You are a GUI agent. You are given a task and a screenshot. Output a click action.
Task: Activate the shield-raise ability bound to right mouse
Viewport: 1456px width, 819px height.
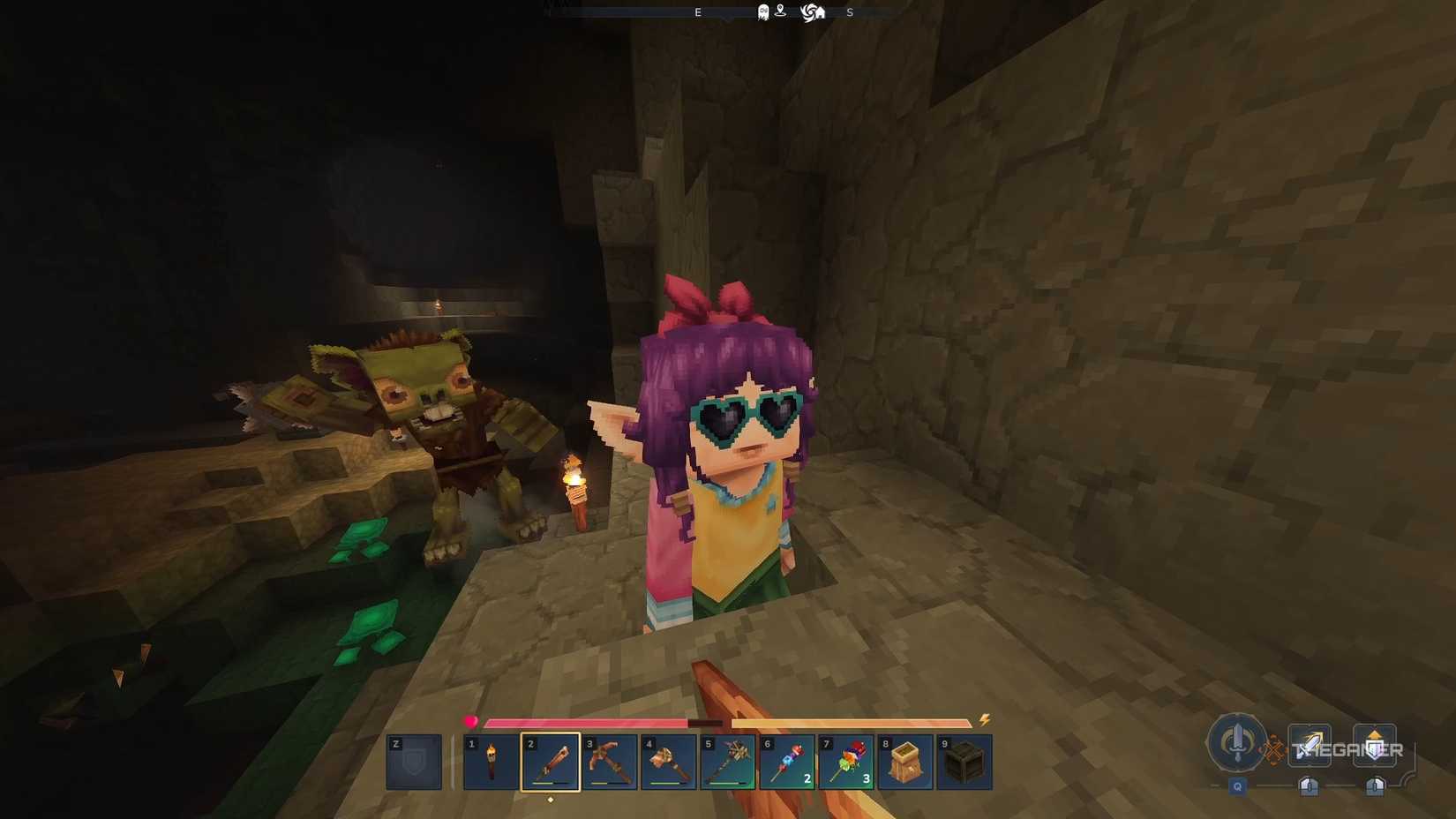point(1375,745)
